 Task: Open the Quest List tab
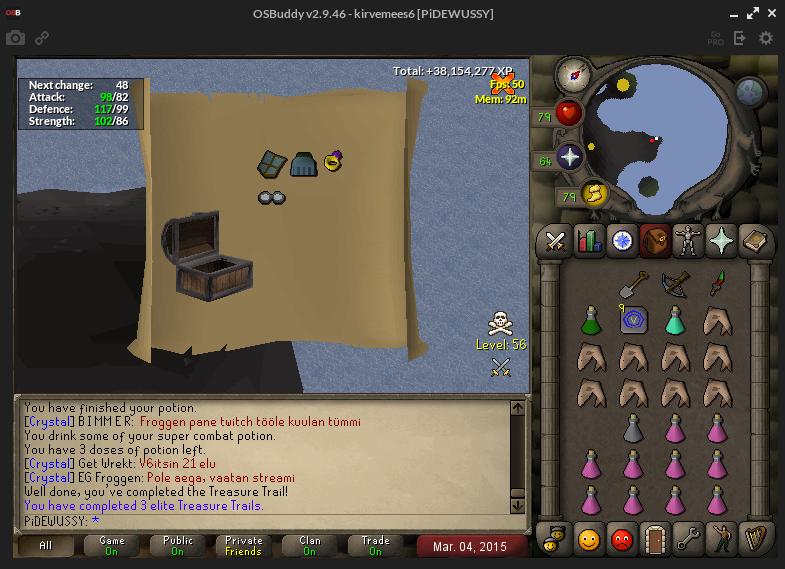pyautogui.click(x=622, y=241)
